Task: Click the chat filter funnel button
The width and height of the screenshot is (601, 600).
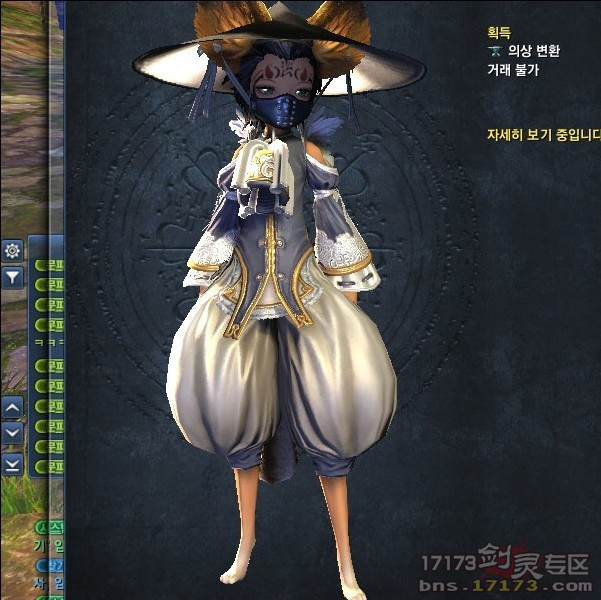Action: 12,277
